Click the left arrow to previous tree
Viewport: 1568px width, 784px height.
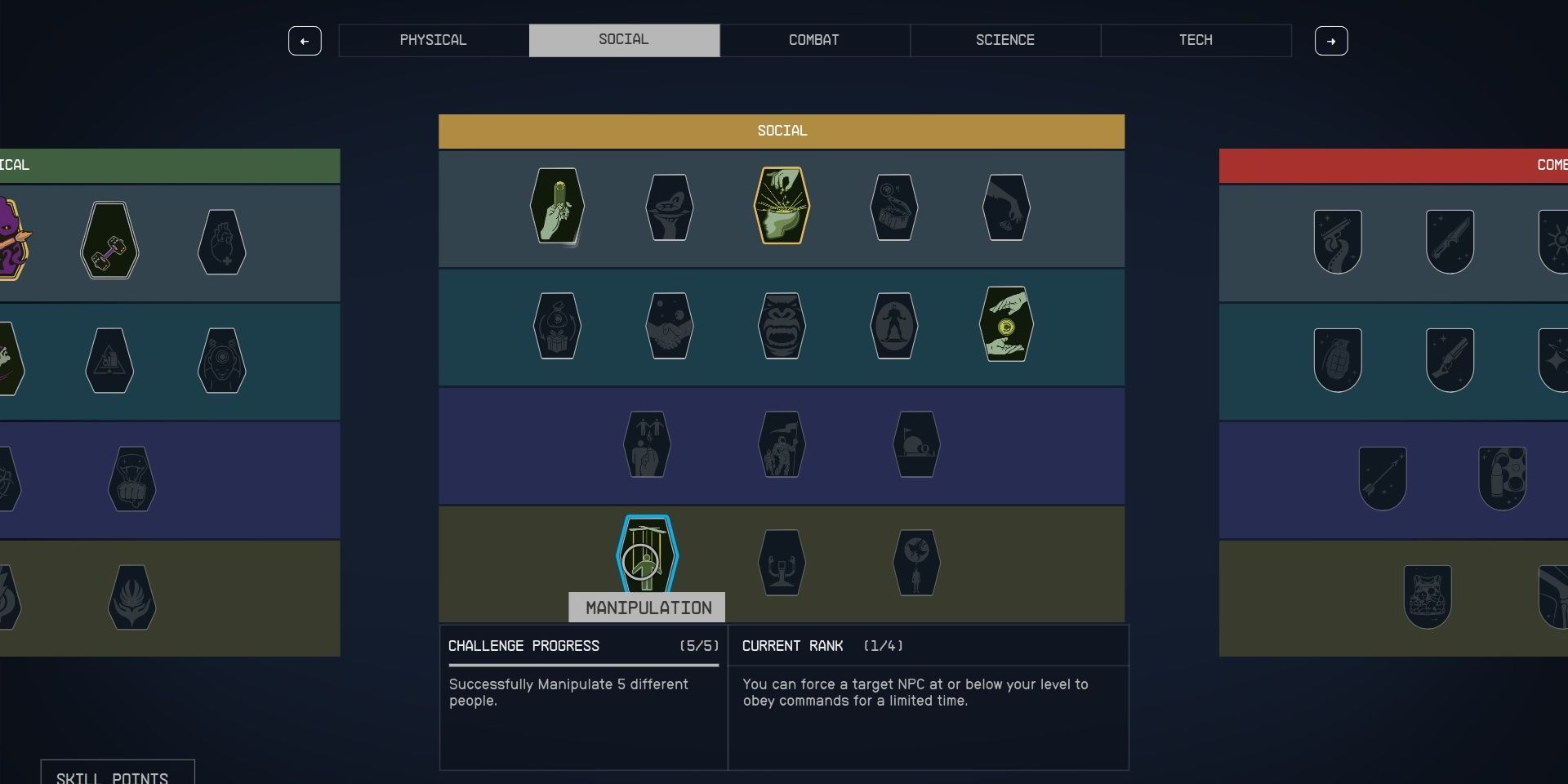tap(305, 41)
